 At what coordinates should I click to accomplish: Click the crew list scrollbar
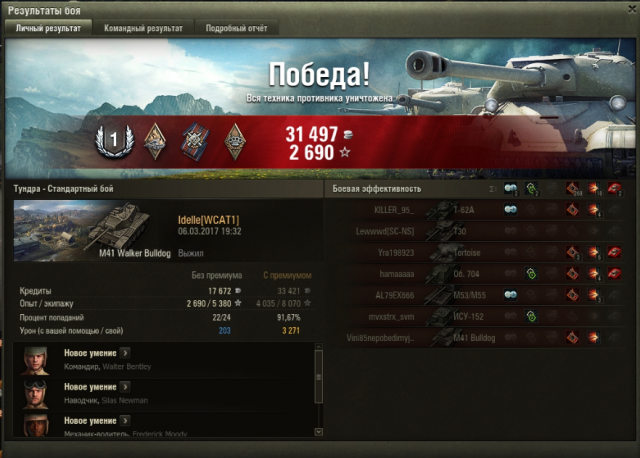[318, 390]
